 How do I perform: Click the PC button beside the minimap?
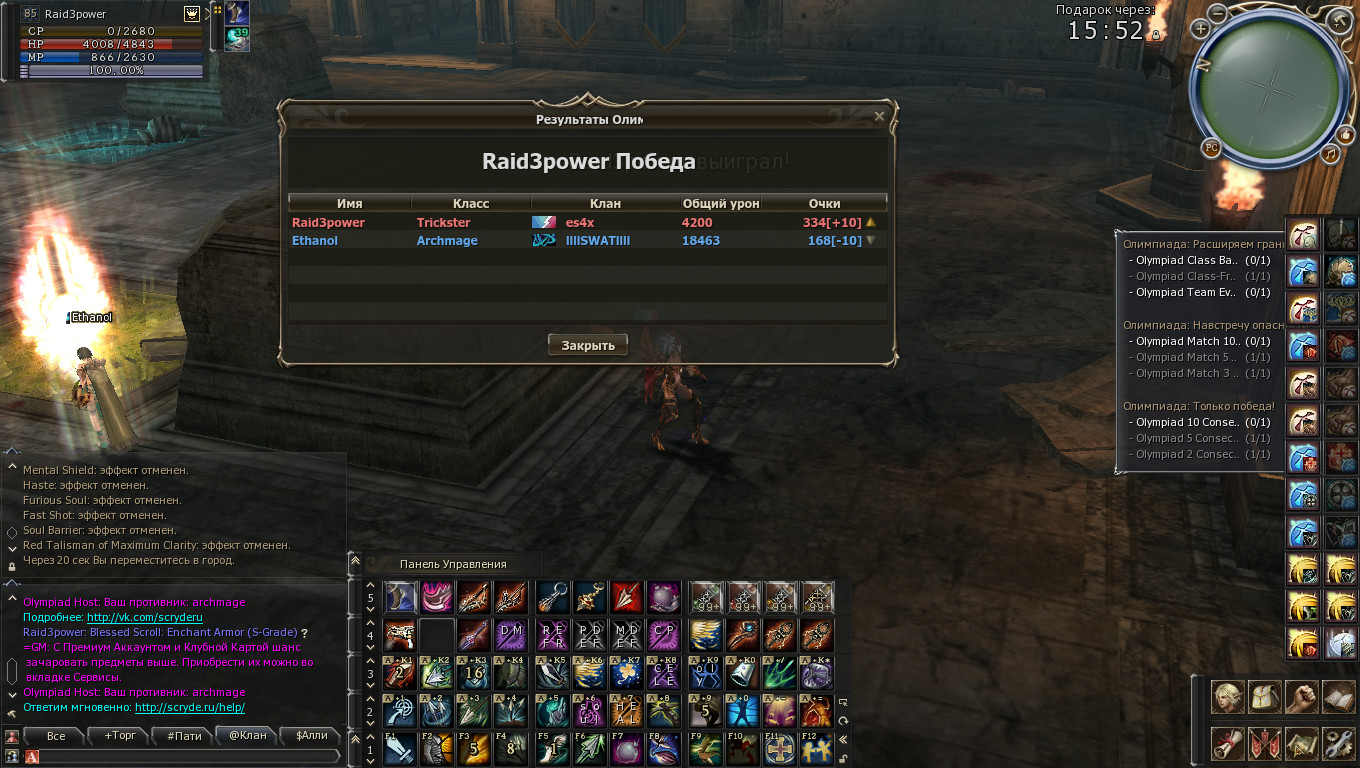pos(1211,148)
